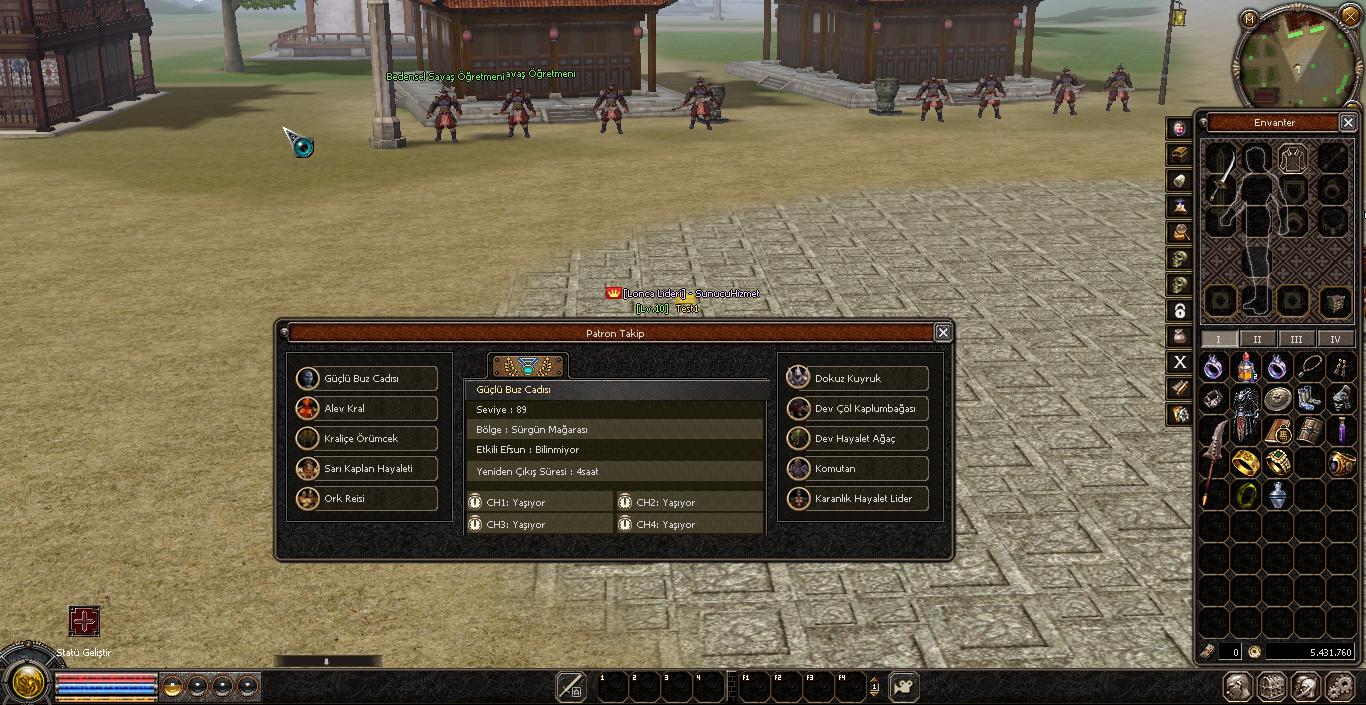Switch to inventory page II
Image resolution: width=1366 pixels, height=705 pixels.
point(1257,339)
